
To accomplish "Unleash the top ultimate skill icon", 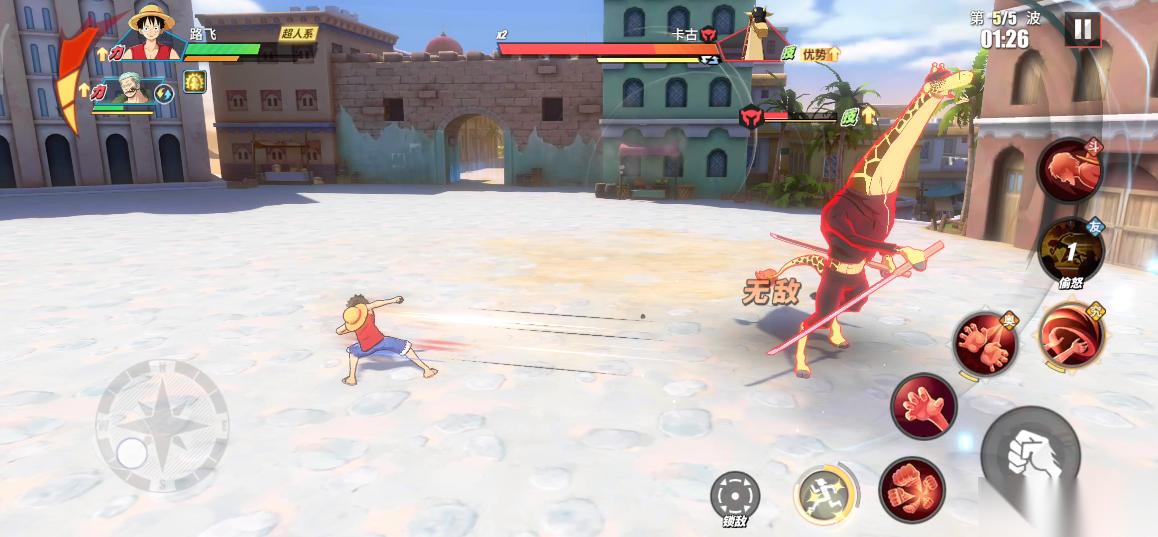I will point(1070,171).
